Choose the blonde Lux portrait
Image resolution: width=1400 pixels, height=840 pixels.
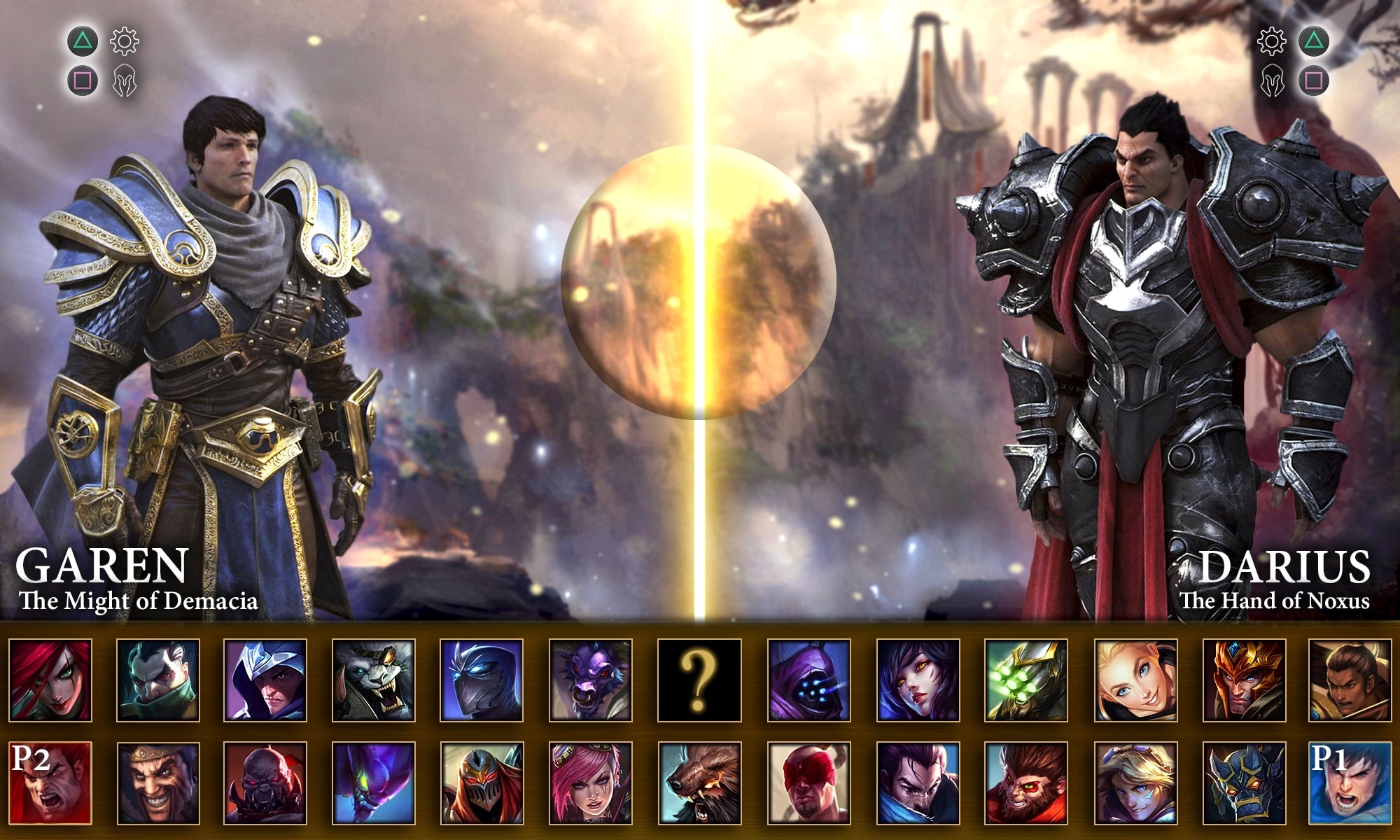(1136, 680)
